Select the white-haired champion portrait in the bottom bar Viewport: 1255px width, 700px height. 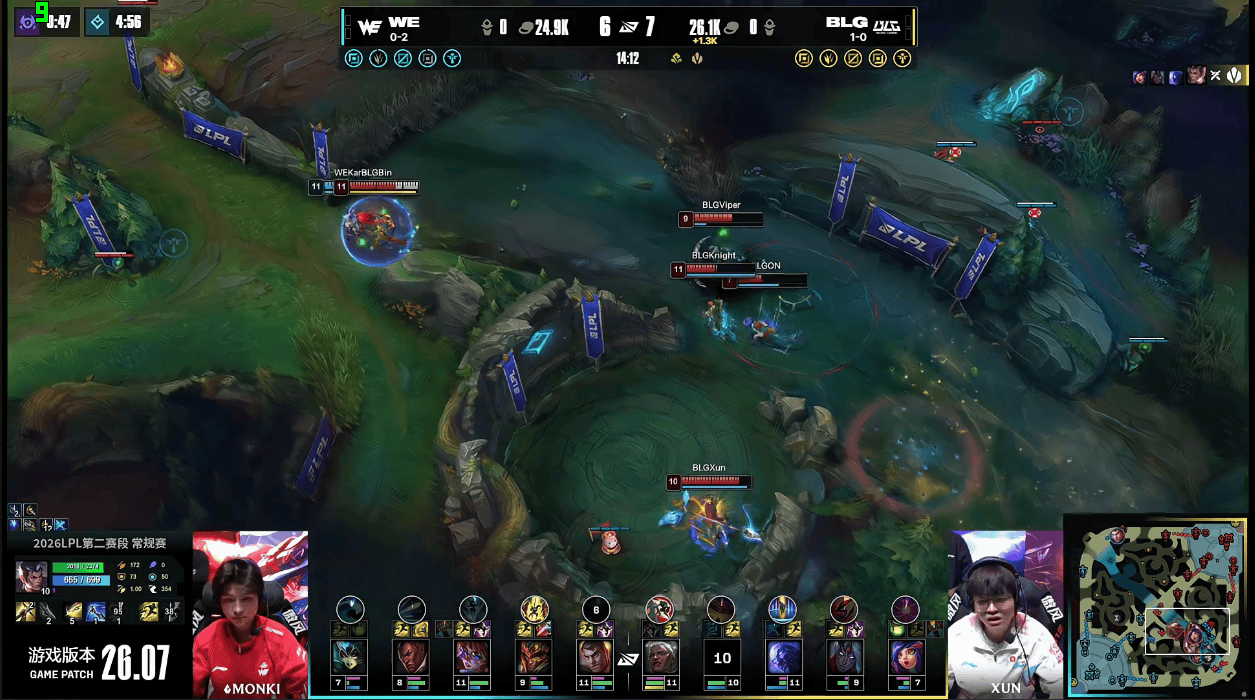pos(659,657)
